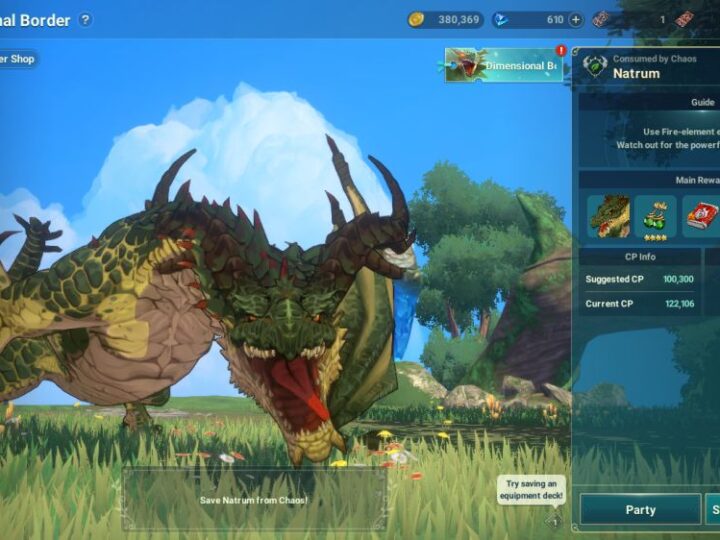Open the equipment deck icon under the tip
The height and width of the screenshot is (540, 720).
[x=553, y=520]
